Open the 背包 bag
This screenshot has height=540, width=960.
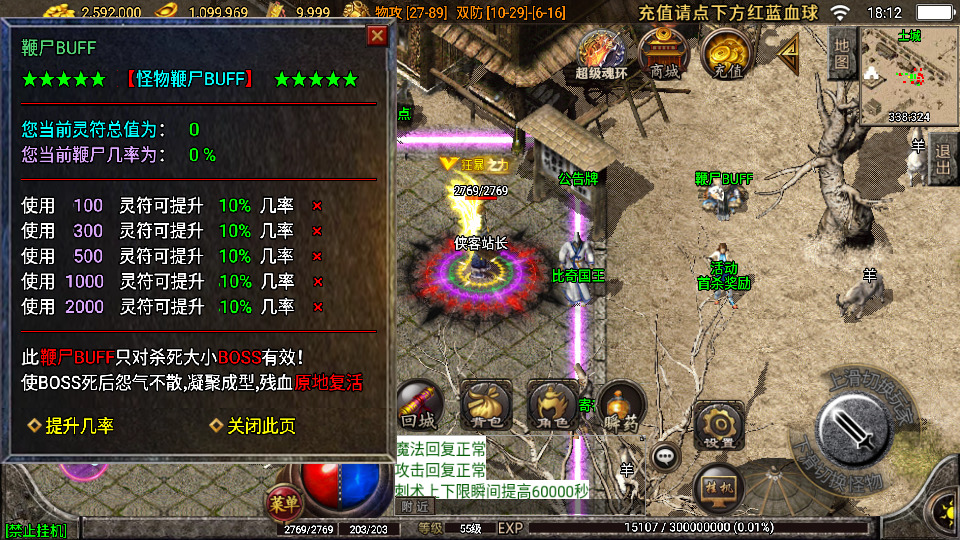coord(481,406)
